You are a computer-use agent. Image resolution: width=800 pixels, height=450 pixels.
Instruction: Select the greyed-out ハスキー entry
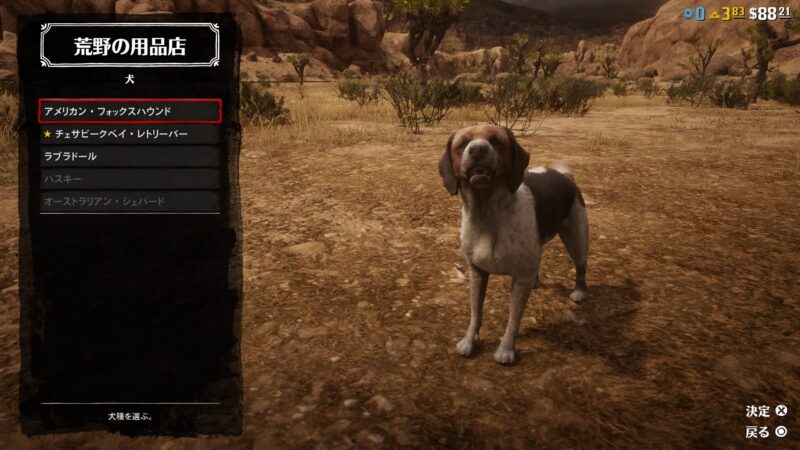click(130, 179)
